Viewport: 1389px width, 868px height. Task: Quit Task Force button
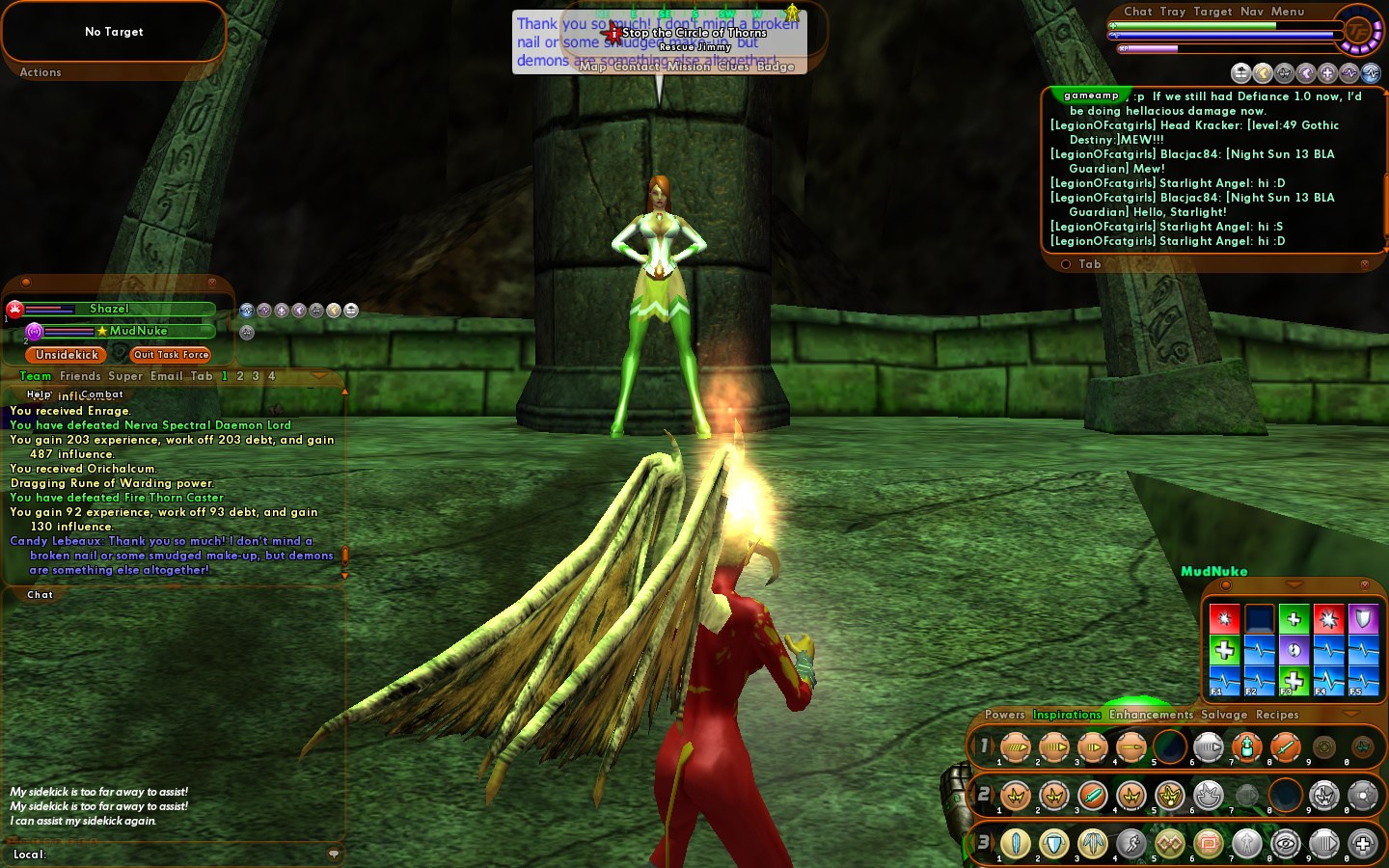171,355
